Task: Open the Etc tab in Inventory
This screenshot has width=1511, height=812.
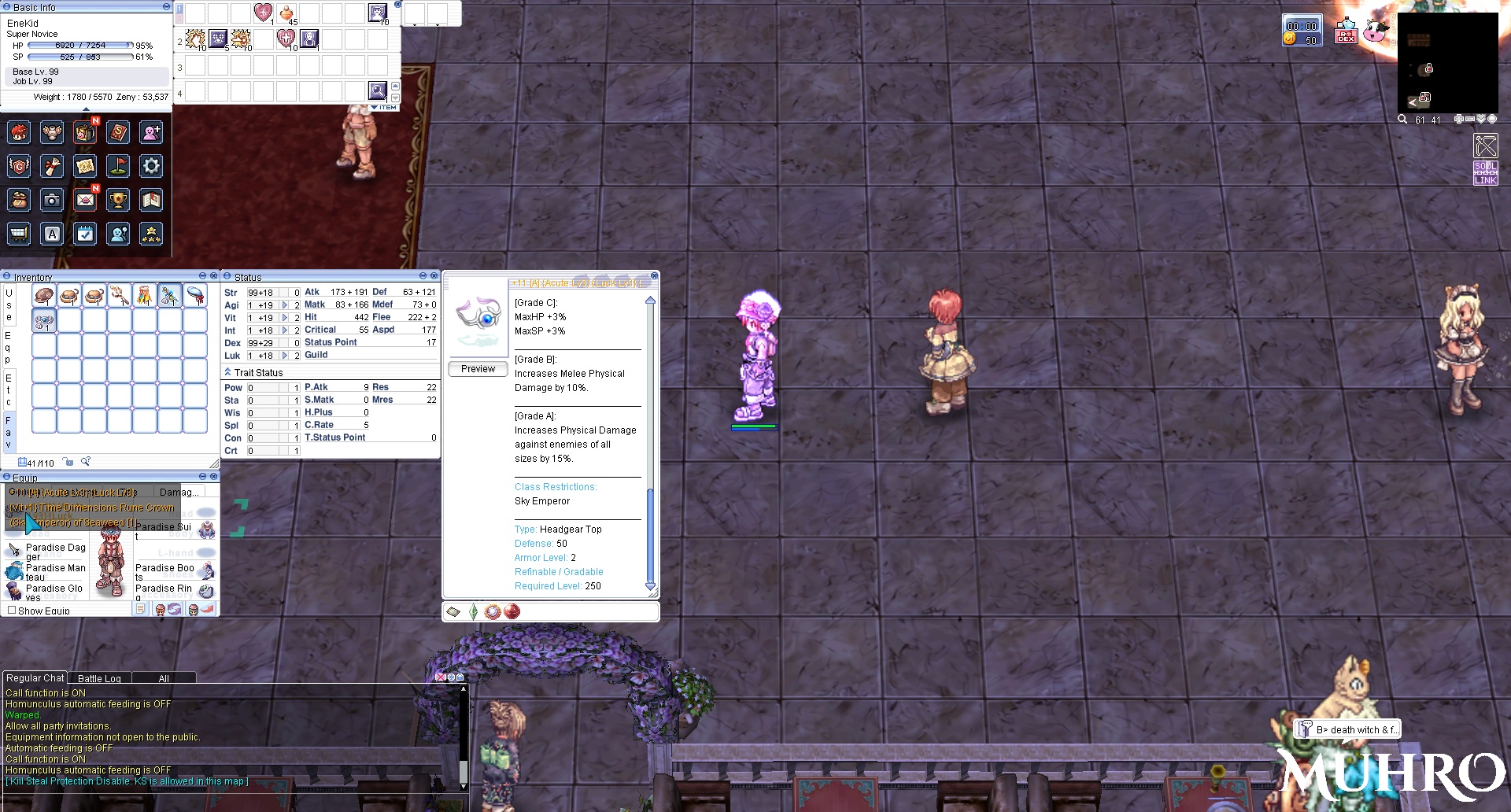Action: (x=9, y=390)
